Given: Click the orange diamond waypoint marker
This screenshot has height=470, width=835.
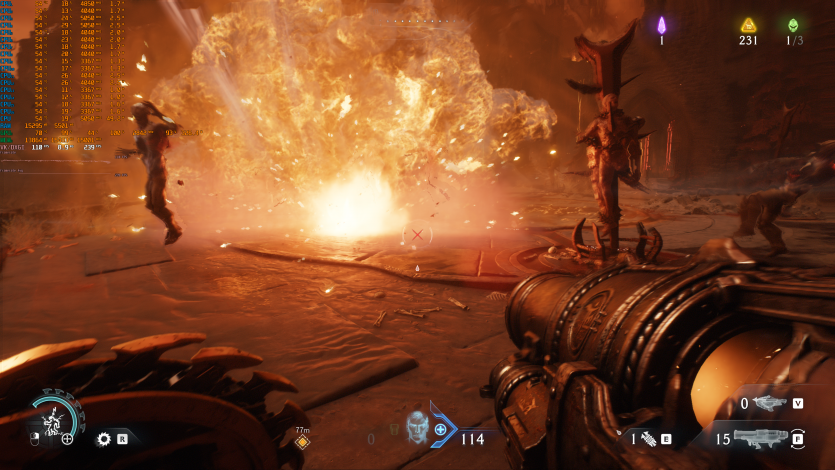Looking at the screenshot, I should click(x=302, y=441).
